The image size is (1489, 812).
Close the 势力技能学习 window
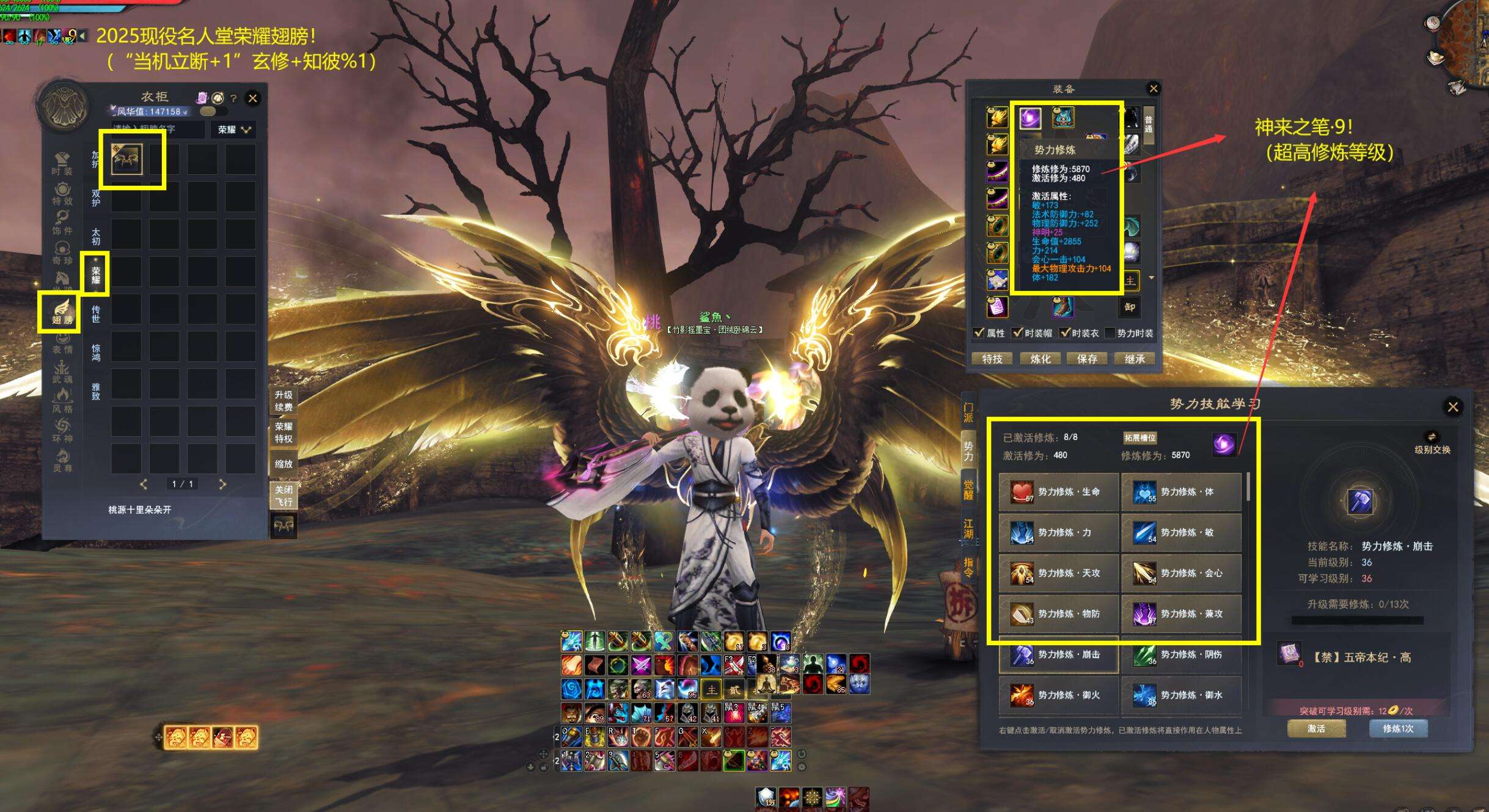pyautogui.click(x=1453, y=407)
